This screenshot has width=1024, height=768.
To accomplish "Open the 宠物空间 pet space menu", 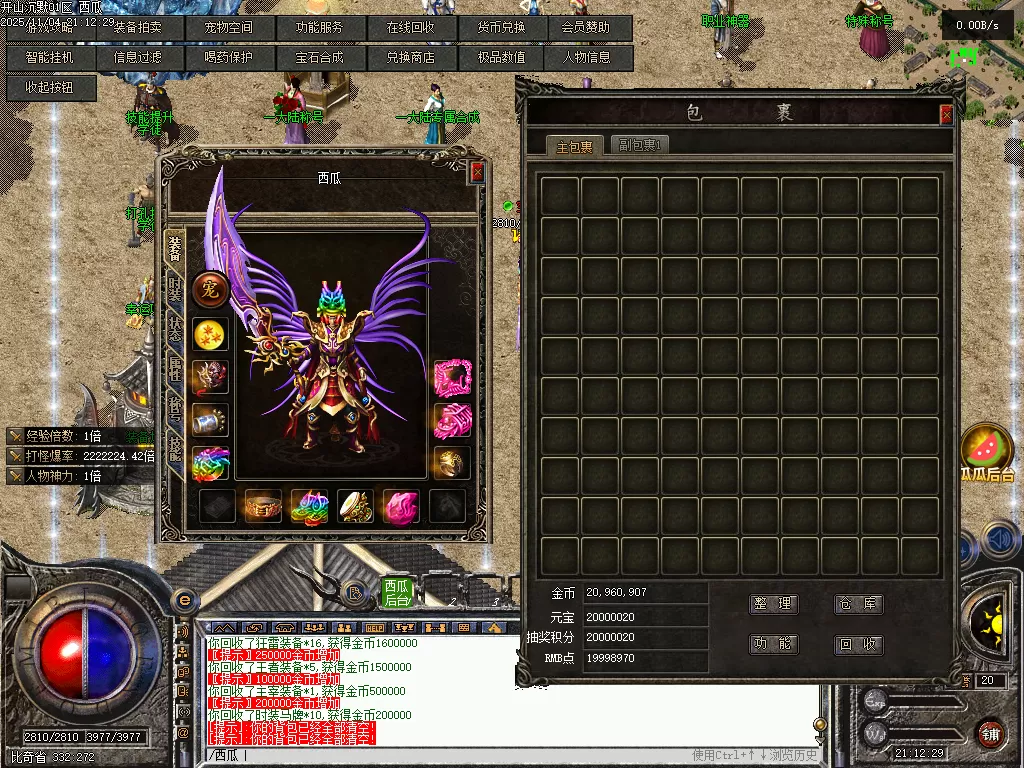I will (x=229, y=28).
